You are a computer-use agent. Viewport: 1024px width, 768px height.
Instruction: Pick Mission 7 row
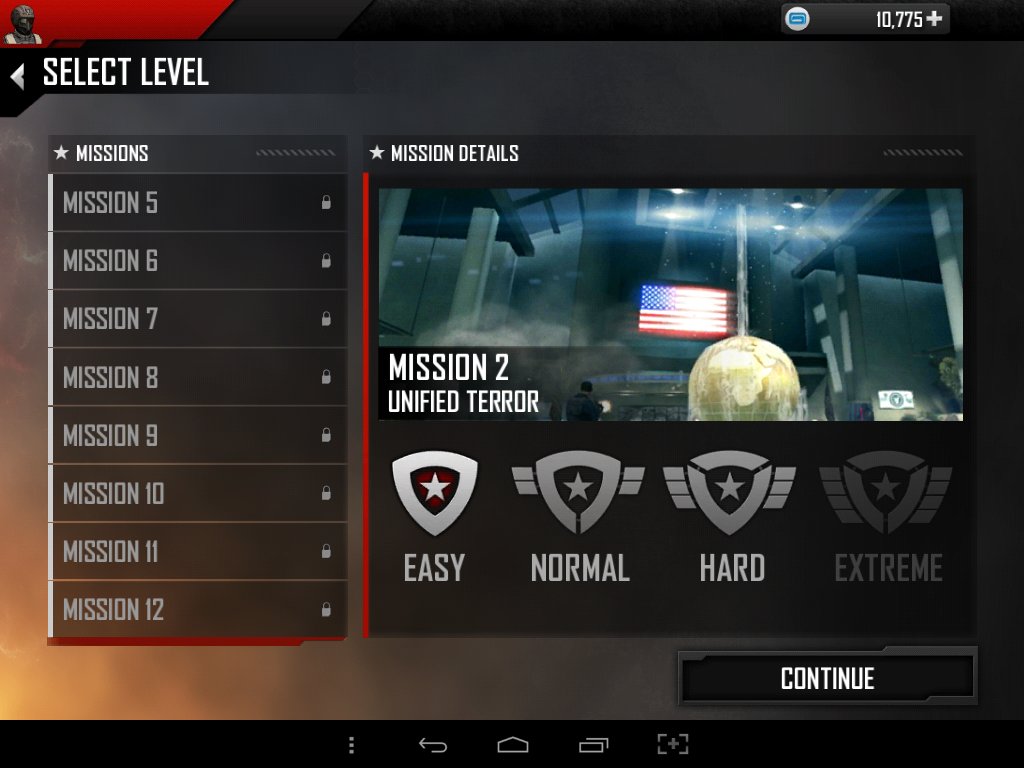pyautogui.click(x=198, y=319)
